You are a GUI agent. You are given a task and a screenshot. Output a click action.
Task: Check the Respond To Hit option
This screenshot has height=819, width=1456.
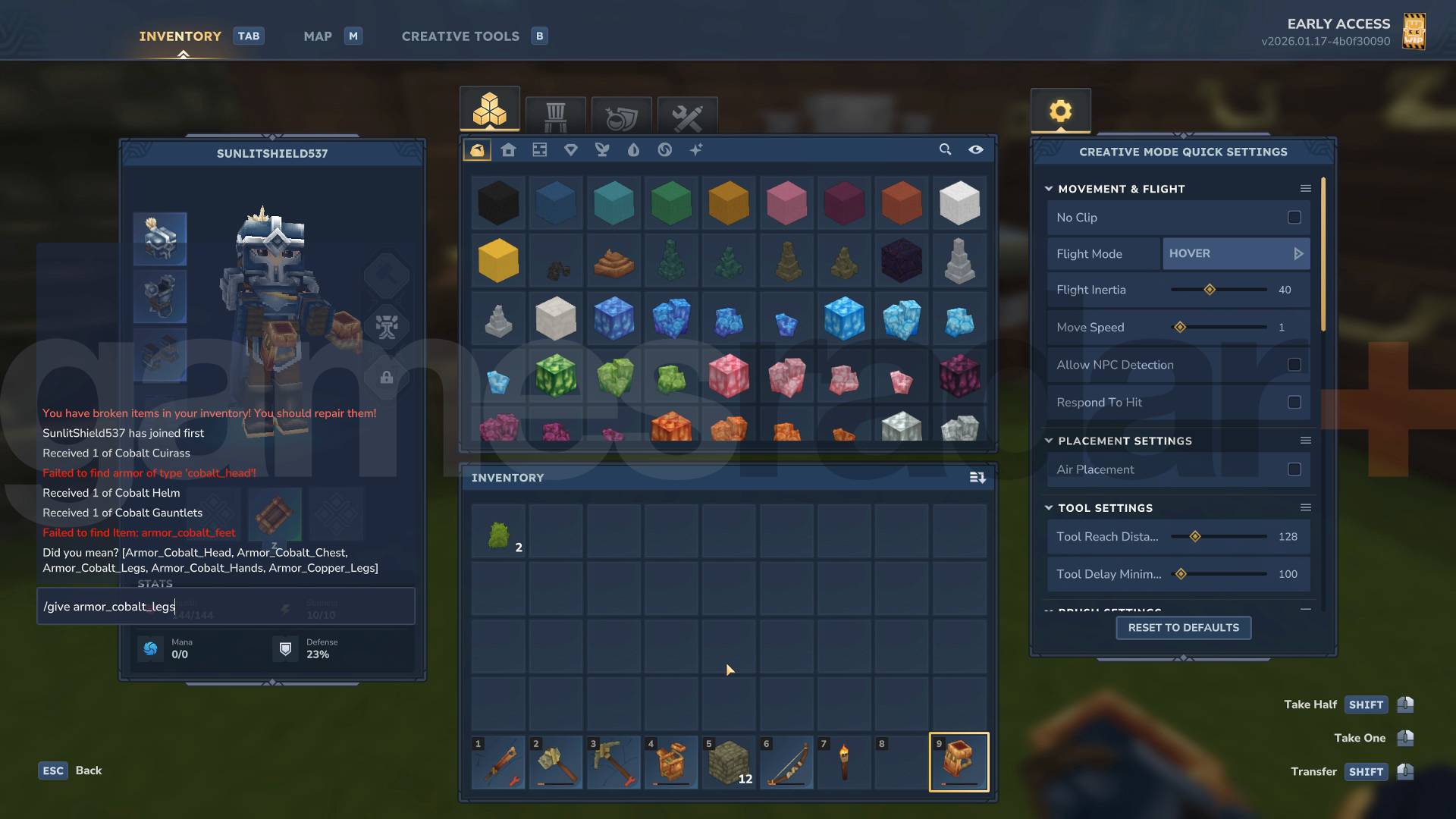(1294, 403)
